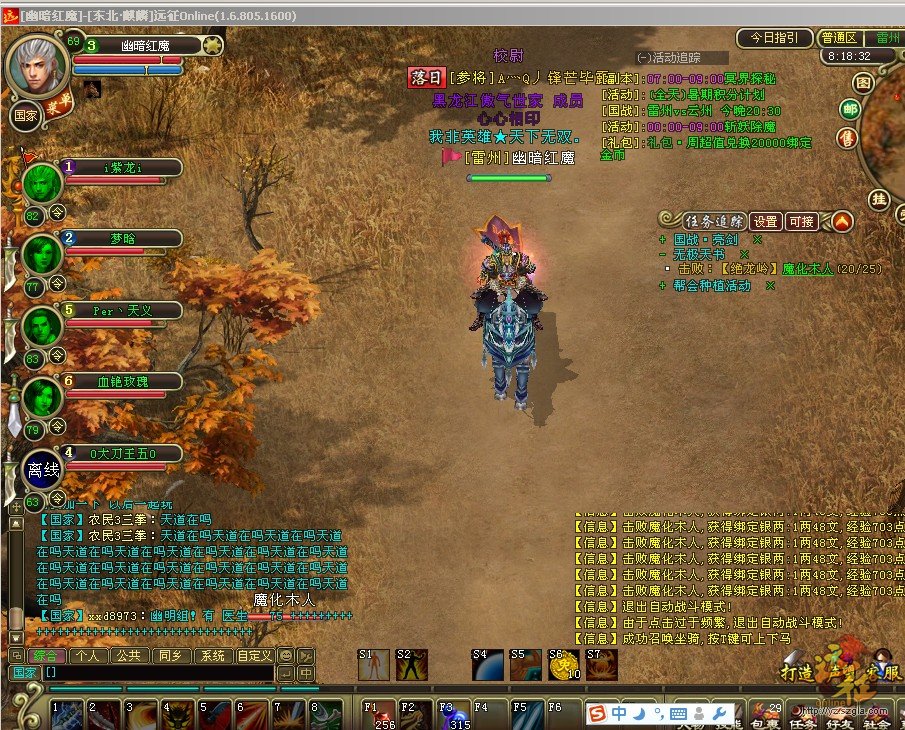The image size is (905, 730).
Task: Select party member 血艳玫瑰
Action: coord(123,381)
